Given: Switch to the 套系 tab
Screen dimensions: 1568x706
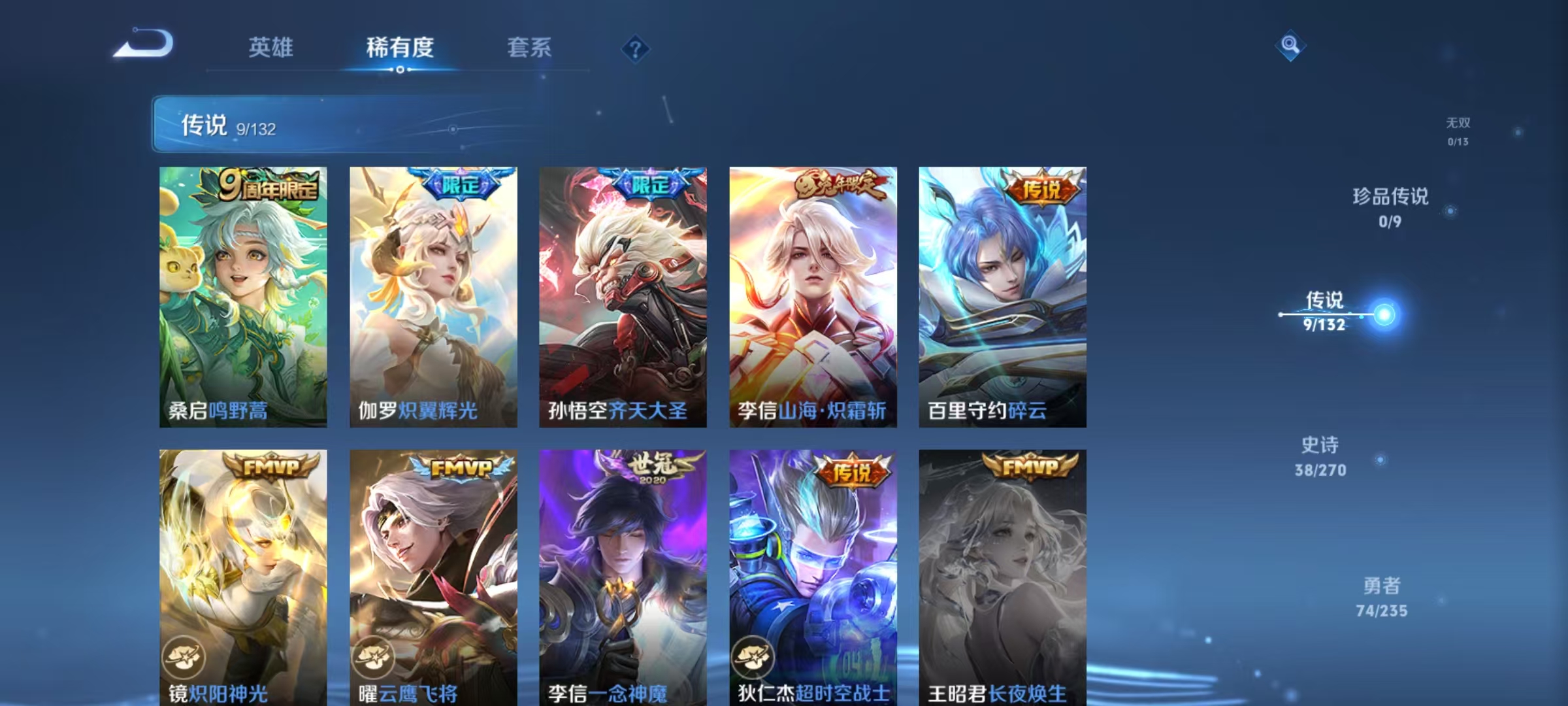Looking at the screenshot, I should [x=531, y=47].
